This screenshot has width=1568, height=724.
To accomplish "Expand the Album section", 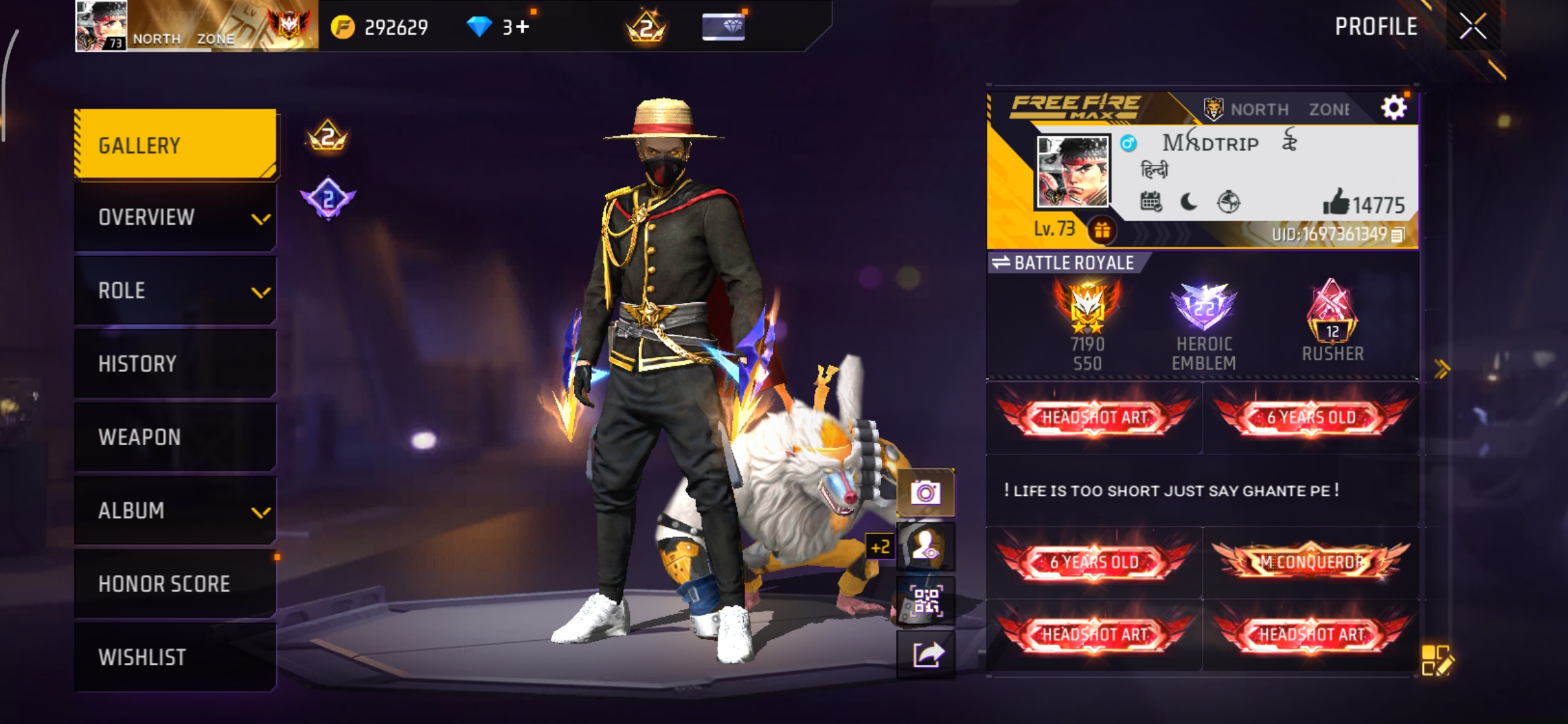I will click(176, 510).
